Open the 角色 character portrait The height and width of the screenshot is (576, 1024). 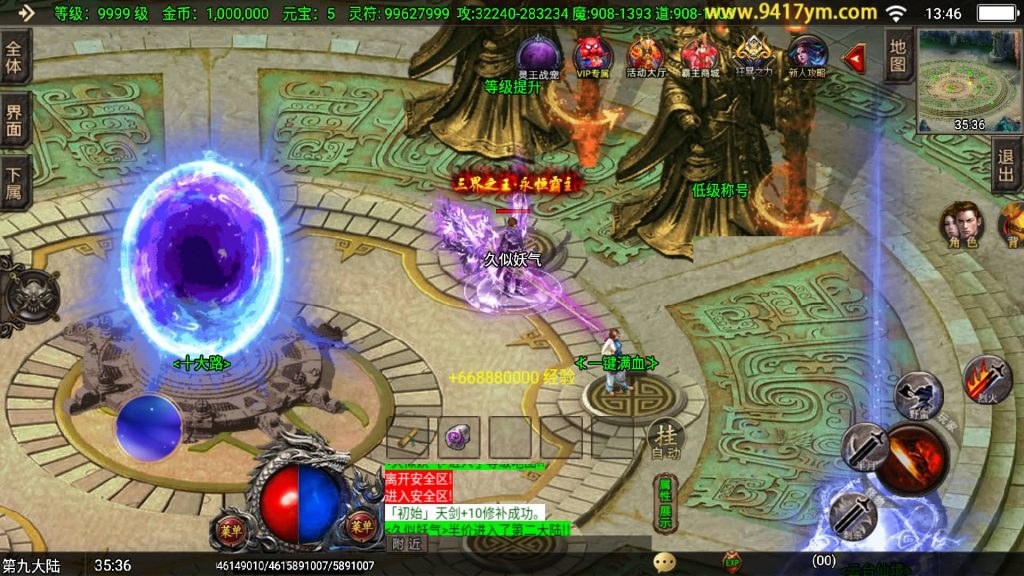(962, 224)
